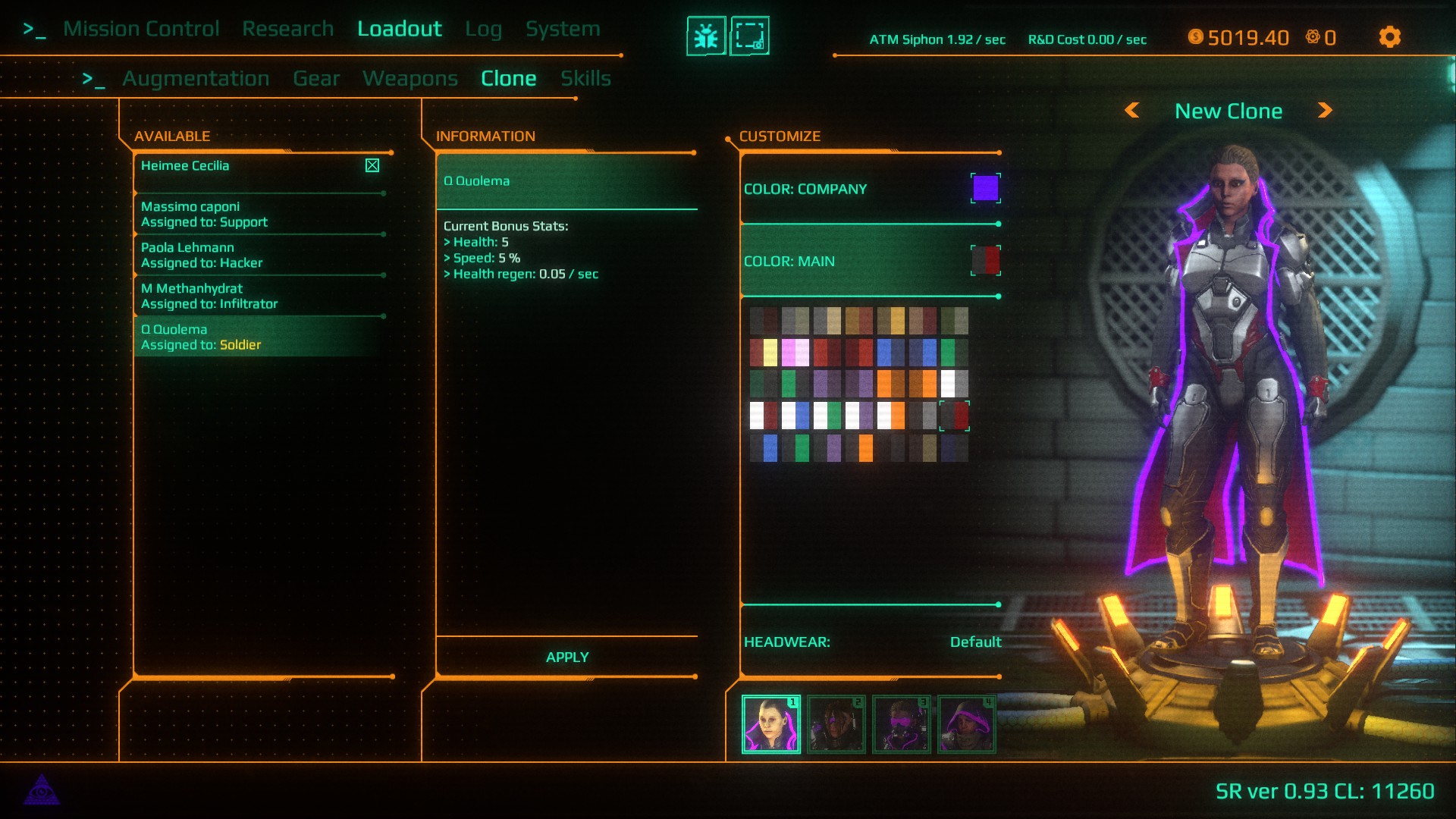Open the Gear loadout section

(x=316, y=79)
